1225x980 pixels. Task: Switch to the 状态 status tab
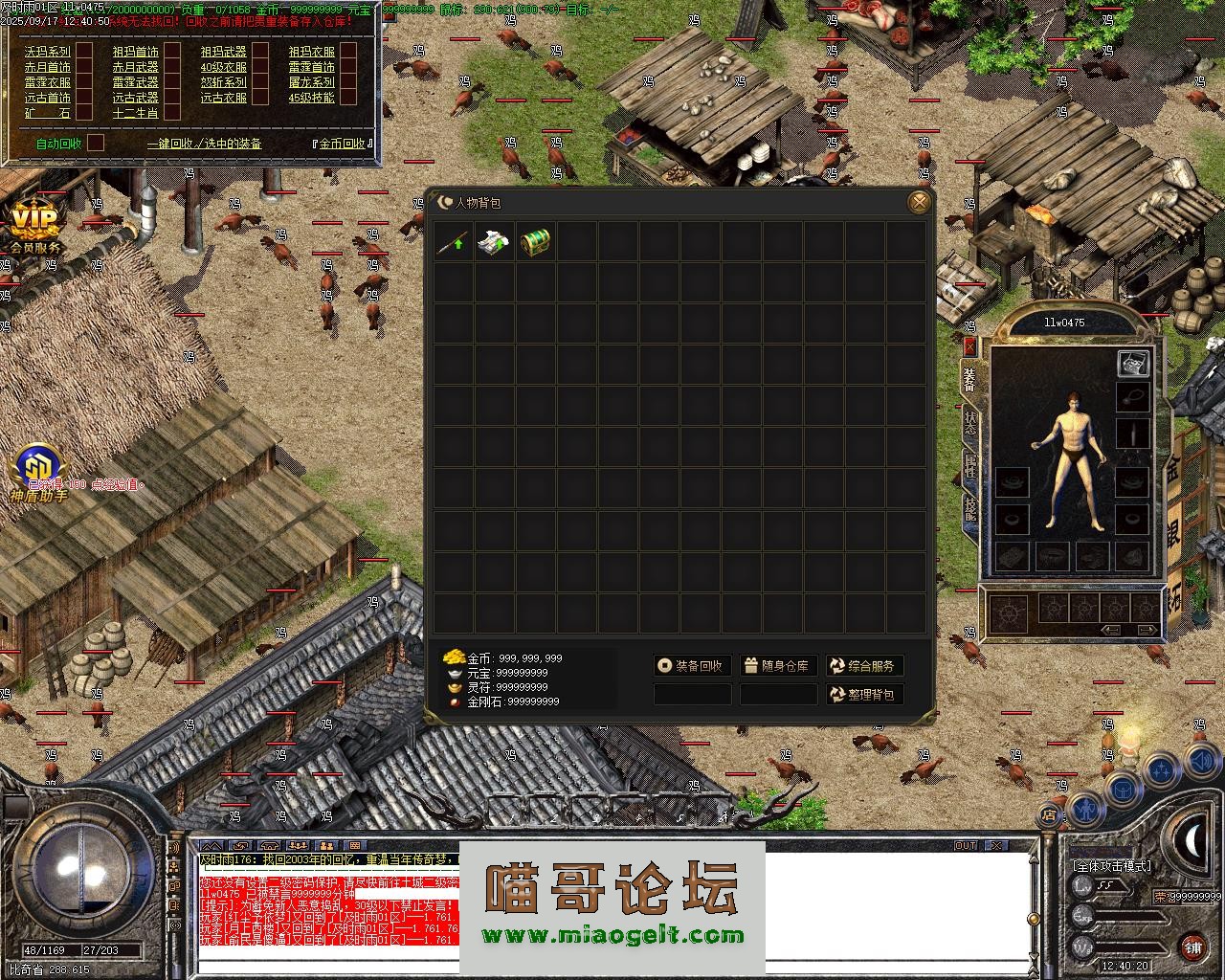pos(969,423)
